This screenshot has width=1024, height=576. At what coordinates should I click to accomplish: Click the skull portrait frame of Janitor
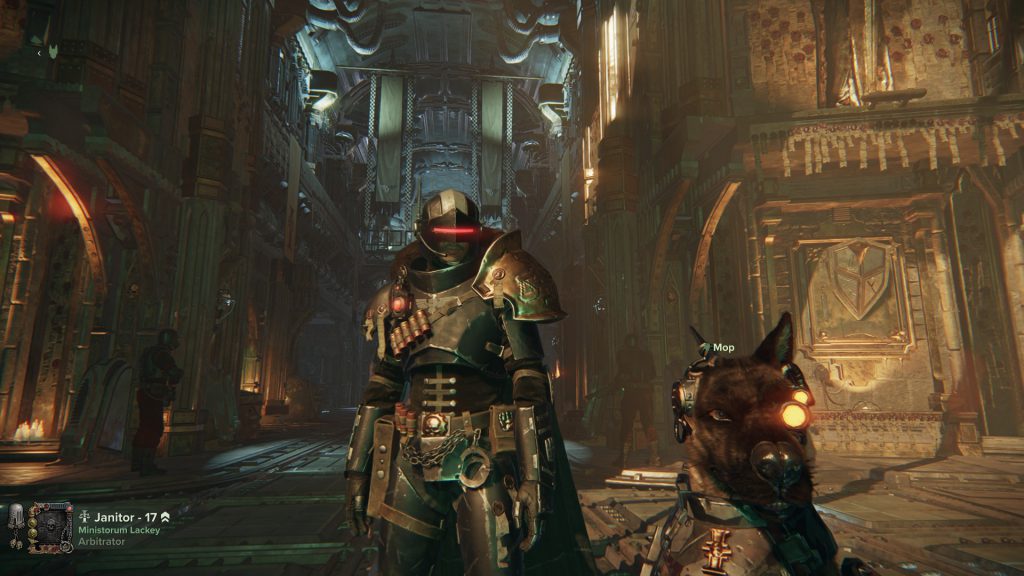tap(50, 527)
